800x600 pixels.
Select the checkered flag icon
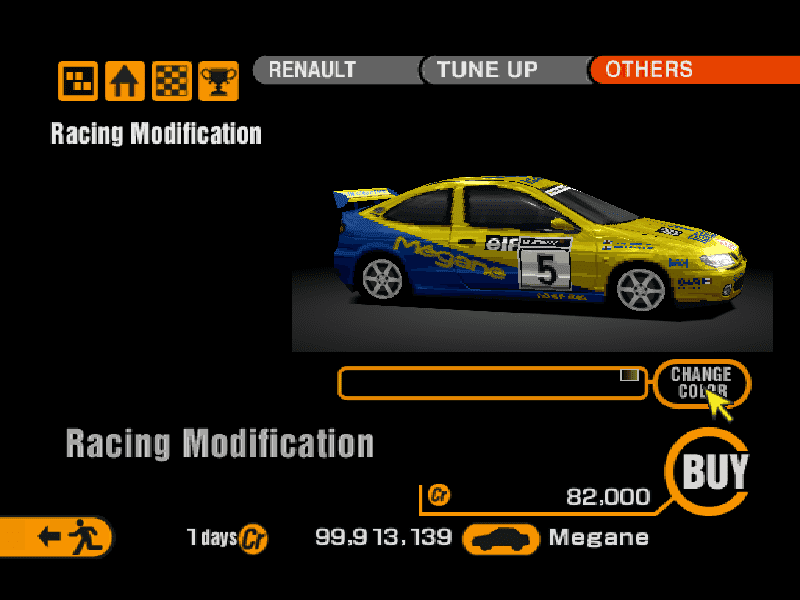click(172, 81)
